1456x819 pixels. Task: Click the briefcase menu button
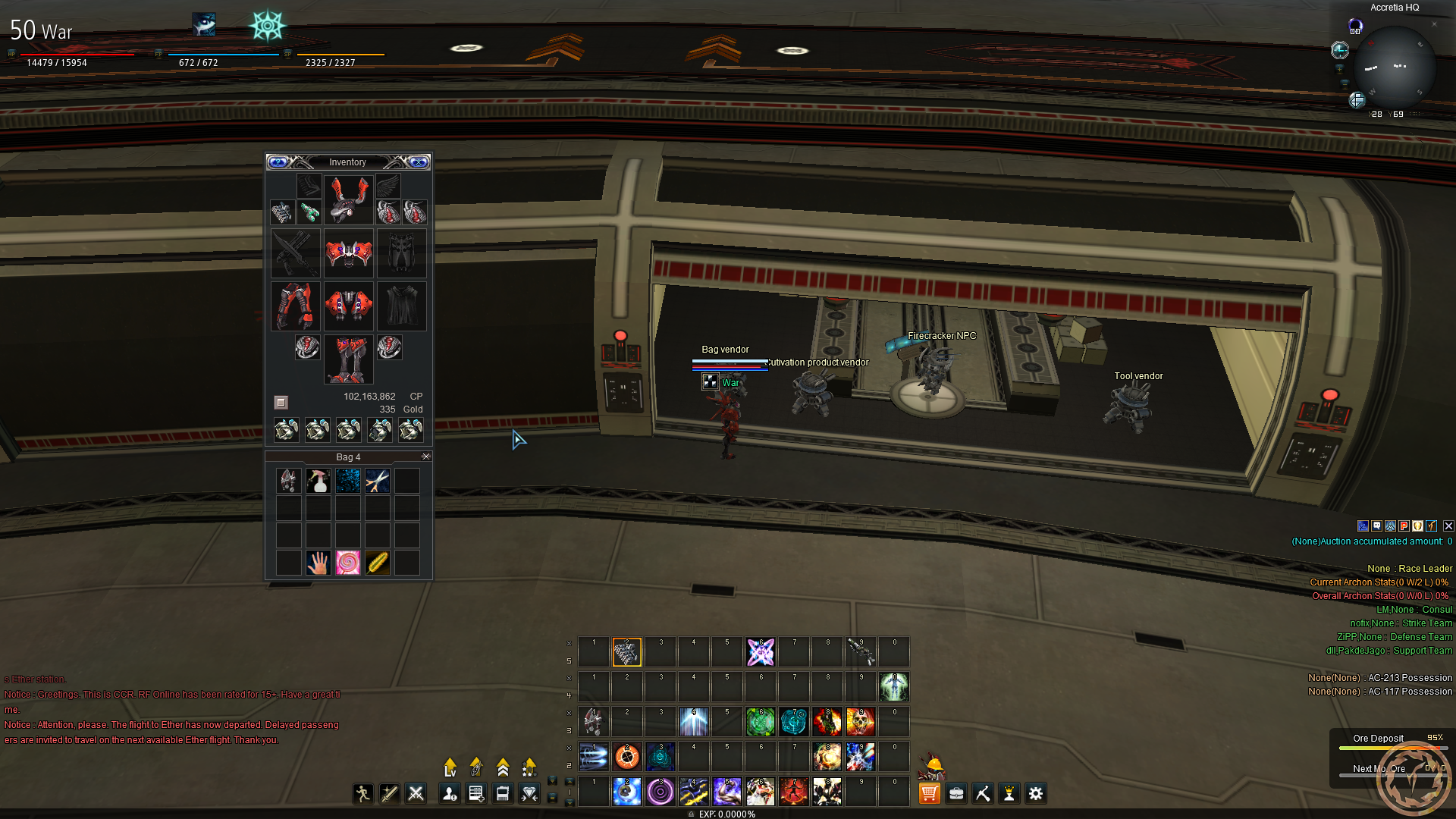[x=956, y=793]
